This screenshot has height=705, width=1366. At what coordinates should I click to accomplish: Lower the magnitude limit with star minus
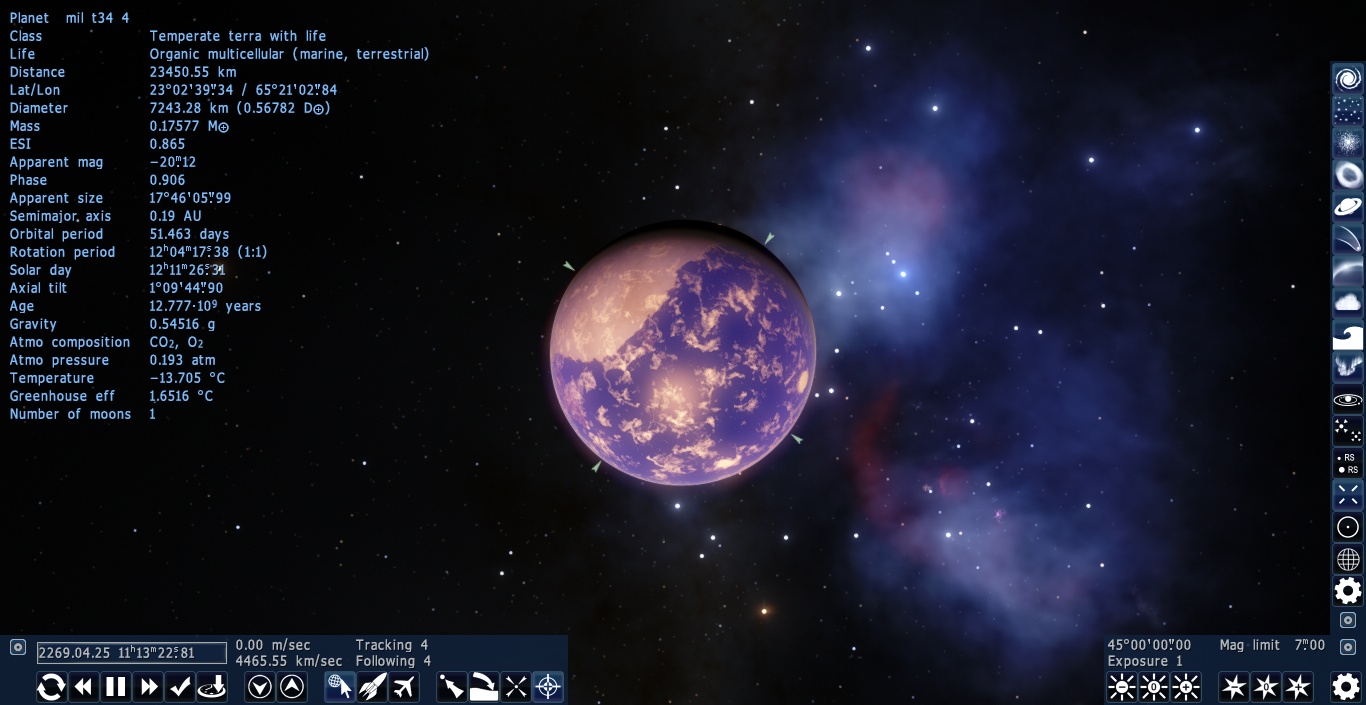(x=1234, y=687)
